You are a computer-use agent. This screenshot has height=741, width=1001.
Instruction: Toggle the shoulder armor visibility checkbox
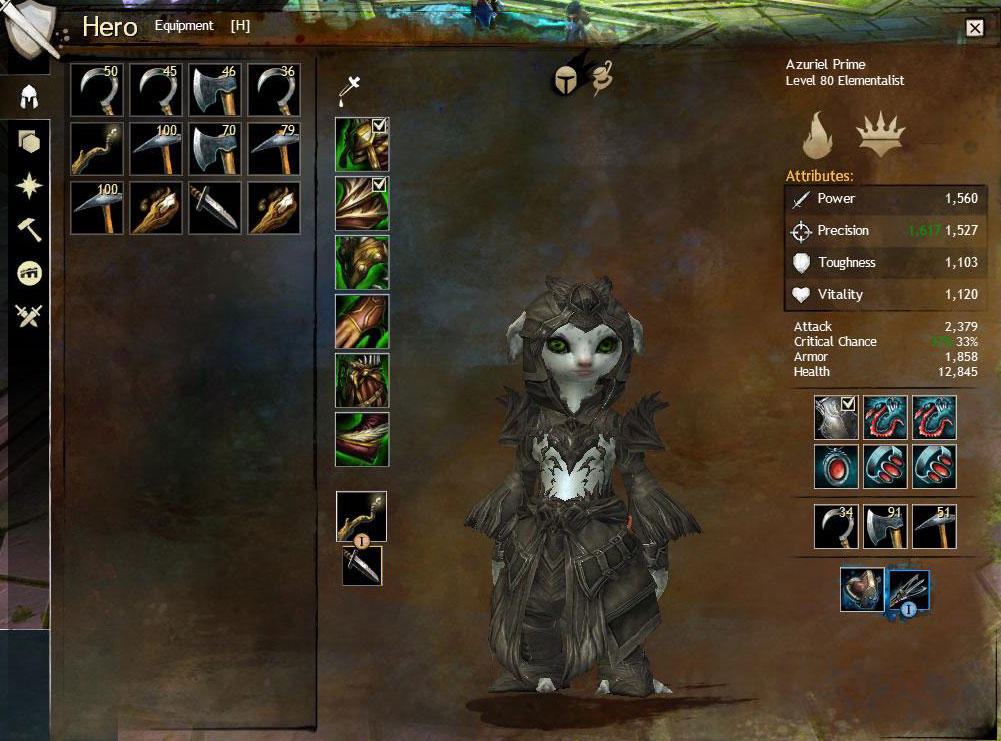tap(380, 185)
